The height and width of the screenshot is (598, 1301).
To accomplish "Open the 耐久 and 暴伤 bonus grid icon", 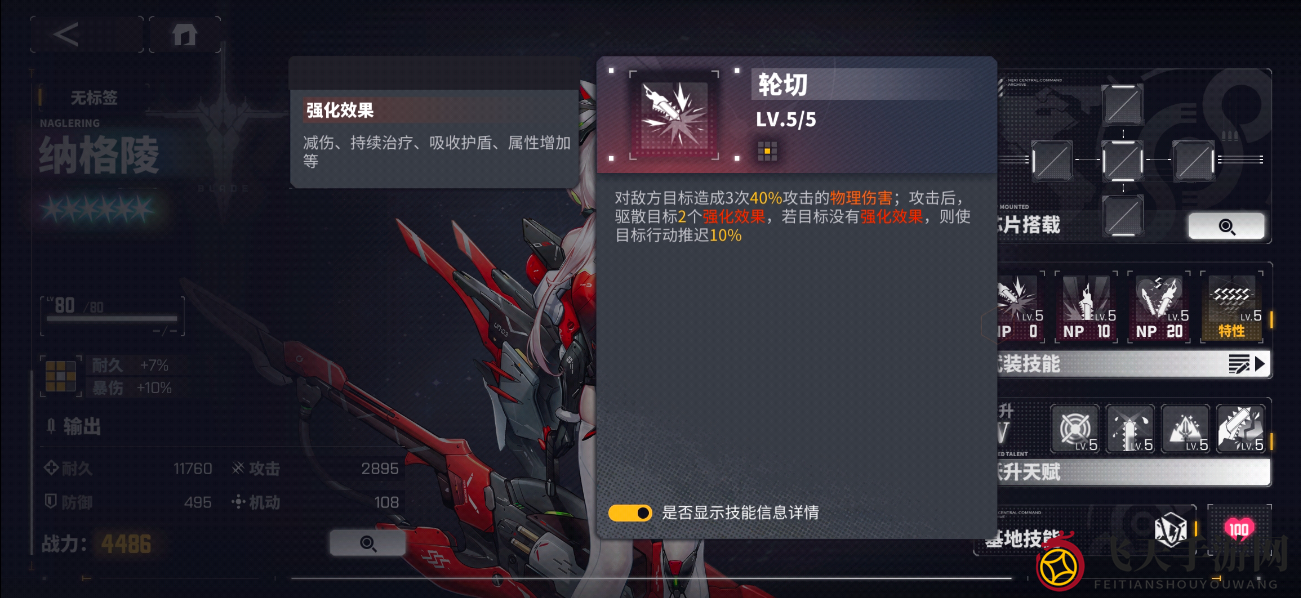I will click(x=60, y=376).
